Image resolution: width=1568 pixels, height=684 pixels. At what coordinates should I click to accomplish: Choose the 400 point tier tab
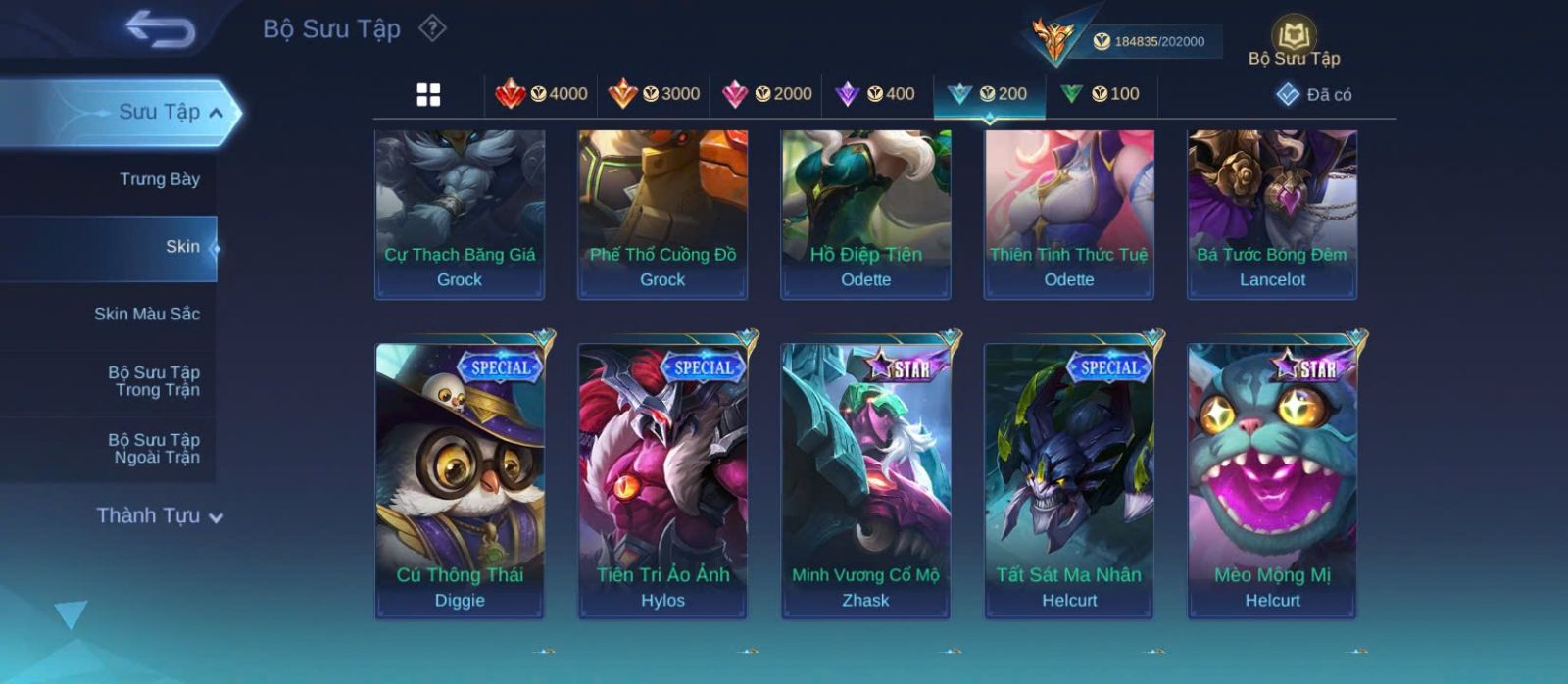(875, 94)
